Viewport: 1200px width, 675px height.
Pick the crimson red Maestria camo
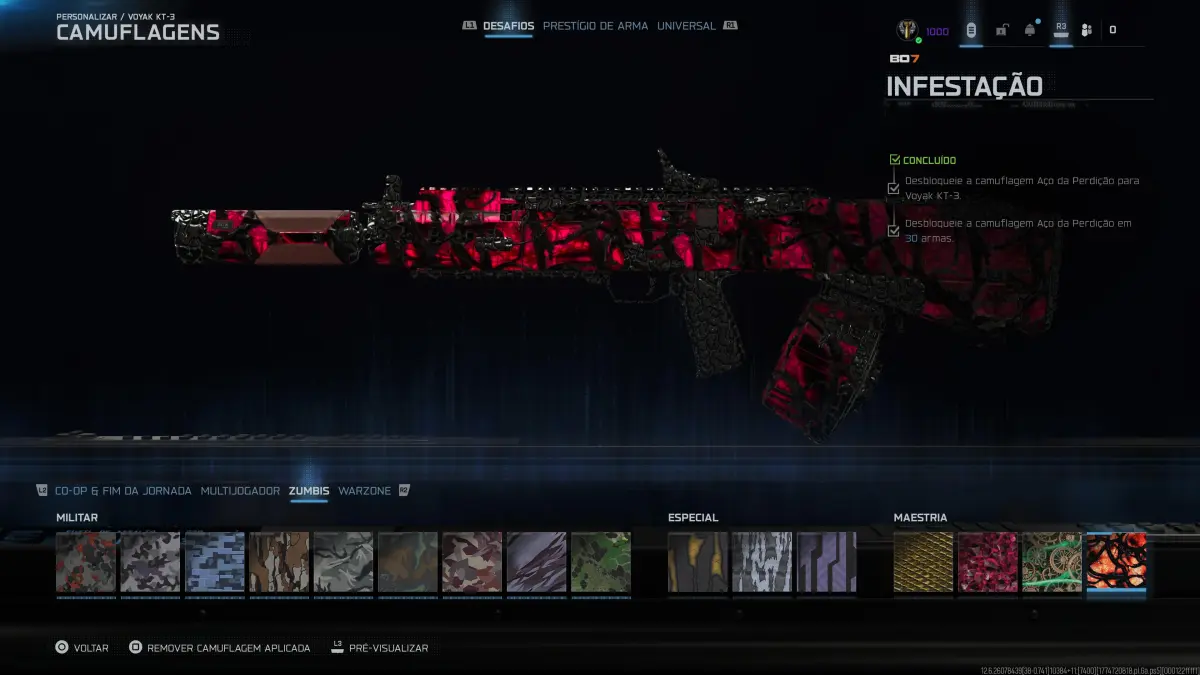987,562
